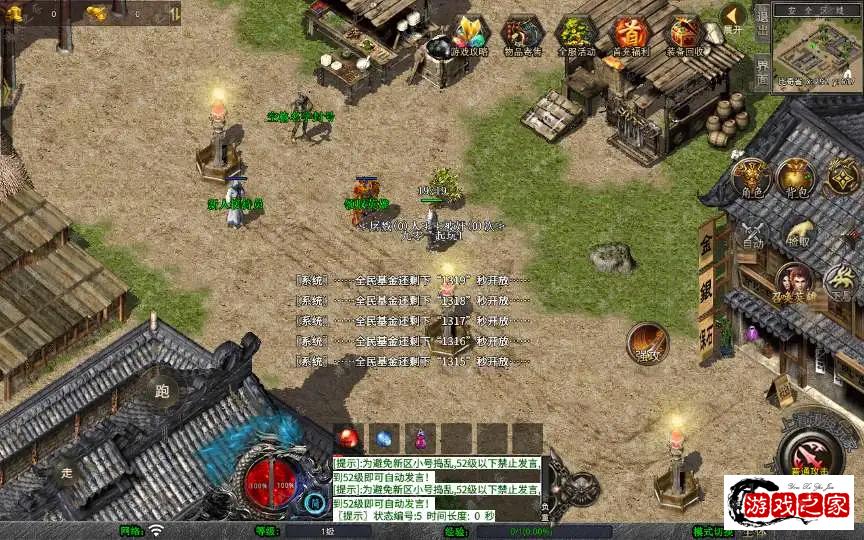This screenshot has width=864, height=540.
Task: Use the red potion in the hotbar
Action: (348, 438)
